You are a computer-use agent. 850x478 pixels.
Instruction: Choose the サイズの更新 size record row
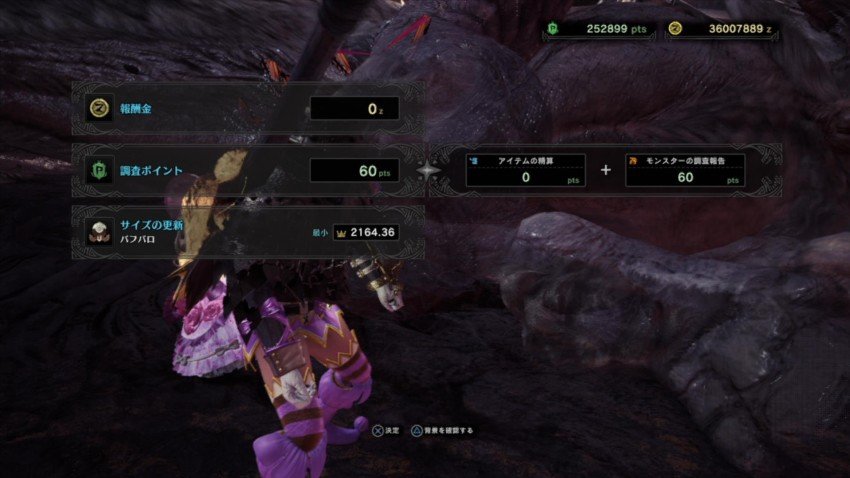247,232
